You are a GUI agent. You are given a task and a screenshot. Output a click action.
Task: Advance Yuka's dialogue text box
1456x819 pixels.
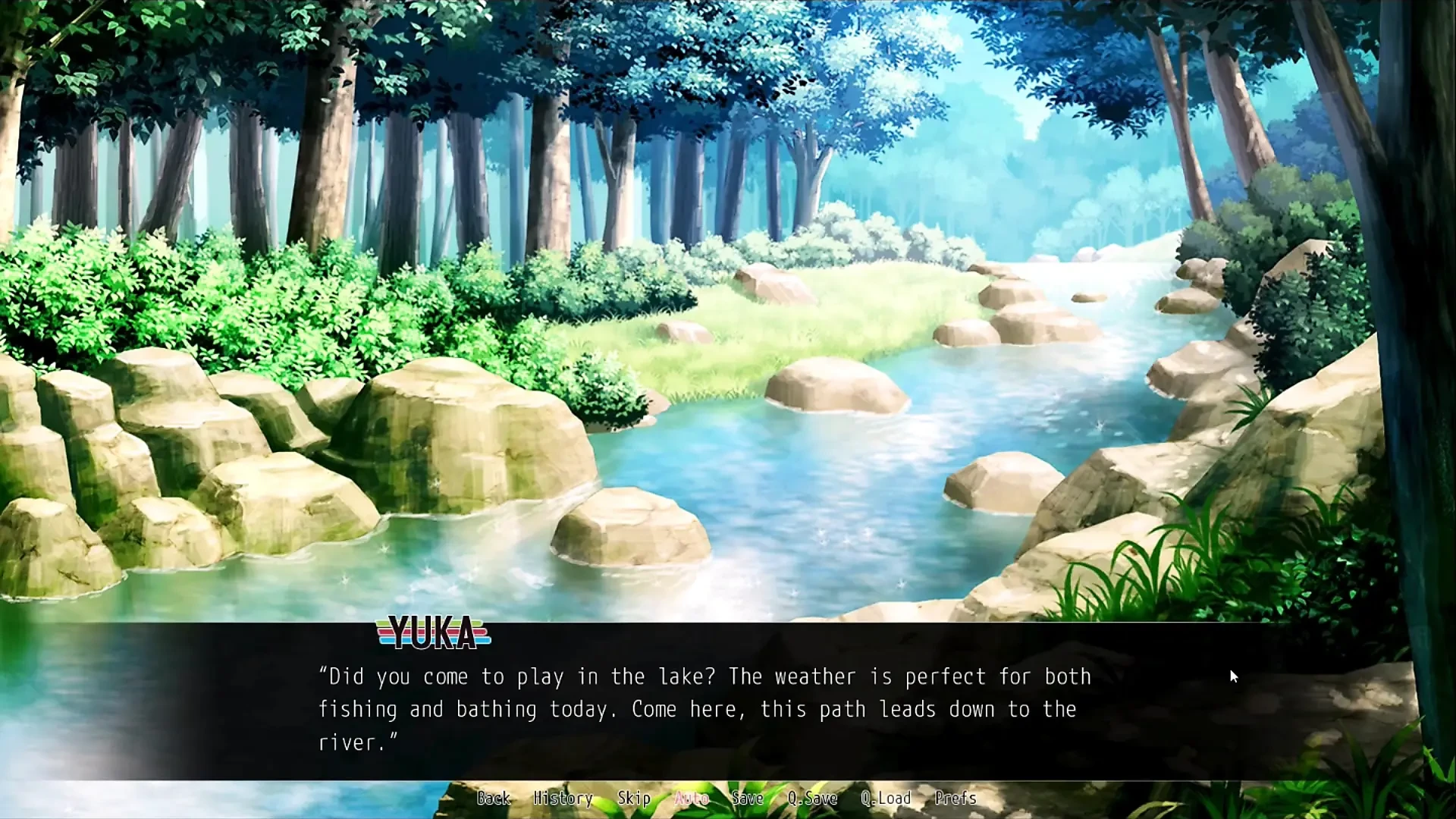[x=705, y=709]
